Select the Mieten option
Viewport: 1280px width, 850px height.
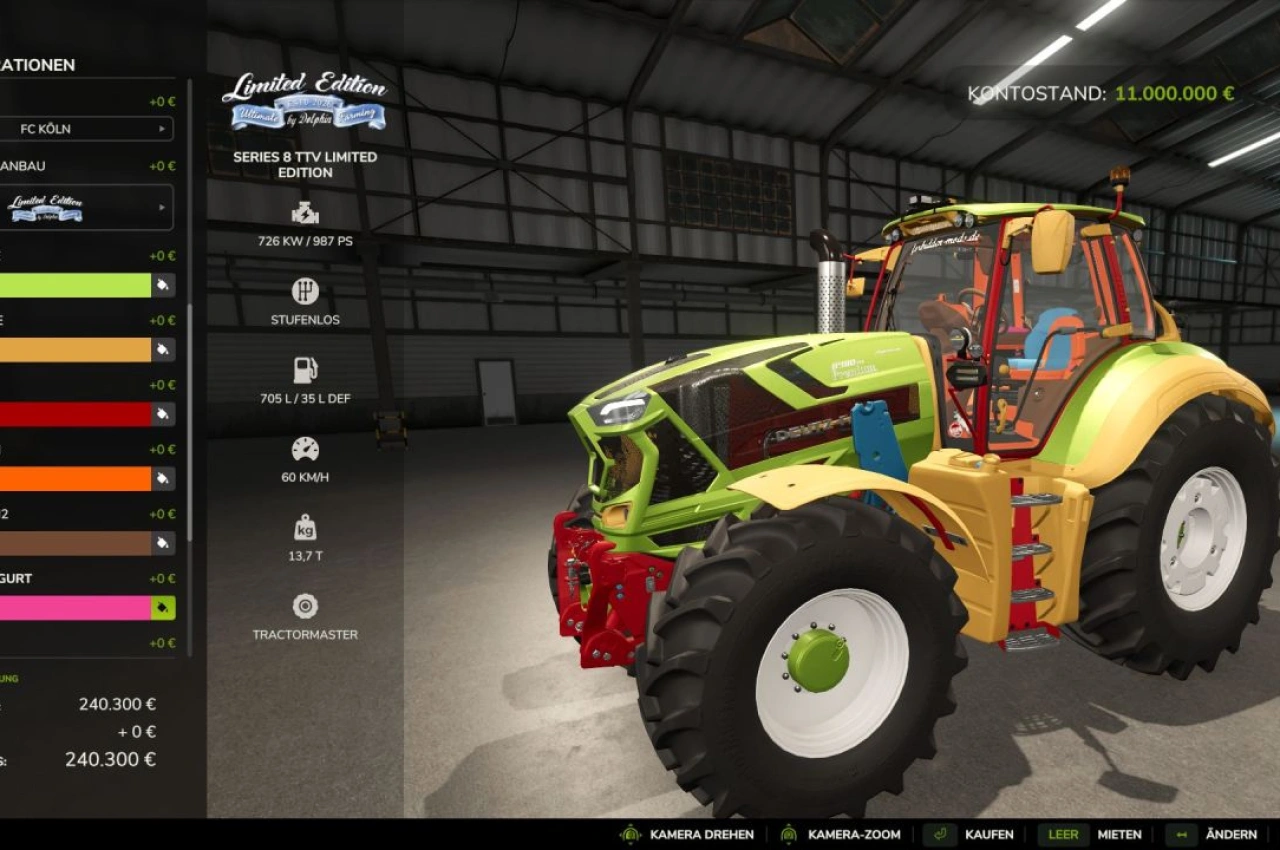pyautogui.click(x=1120, y=834)
